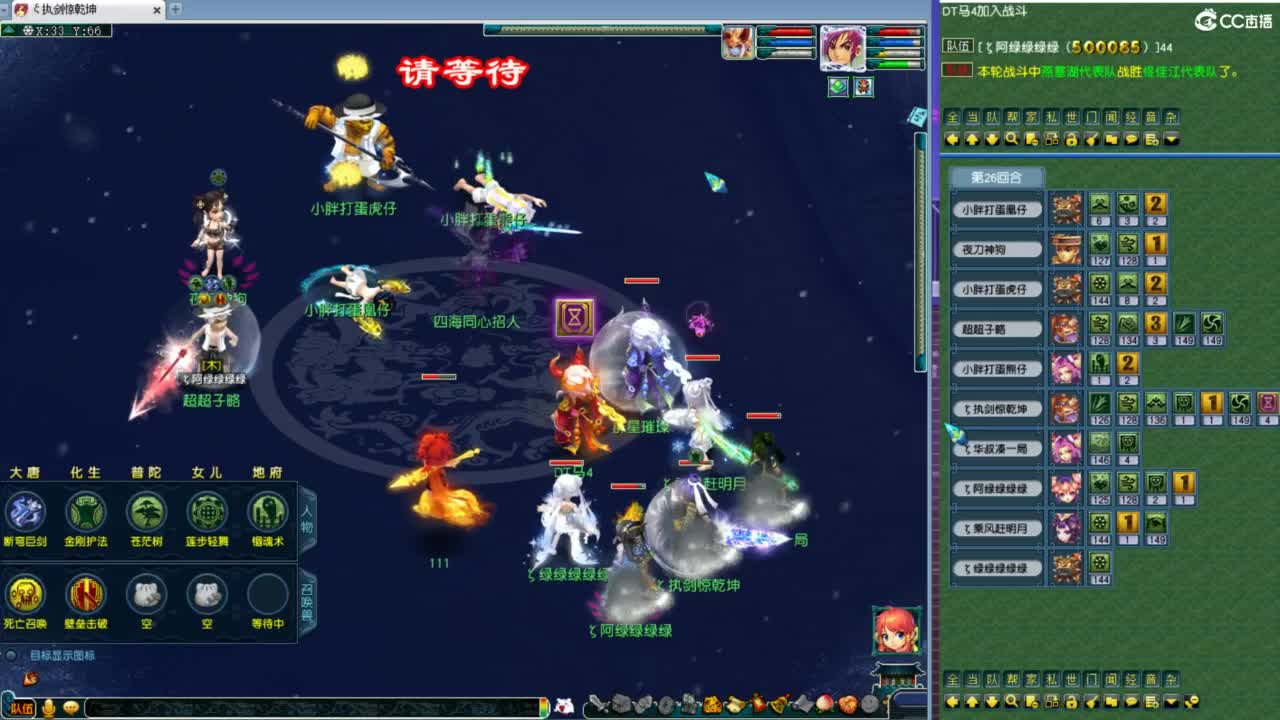1280x720 pixels.
Task: Click the green HP bar of top-right portrait
Action: tap(896, 64)
